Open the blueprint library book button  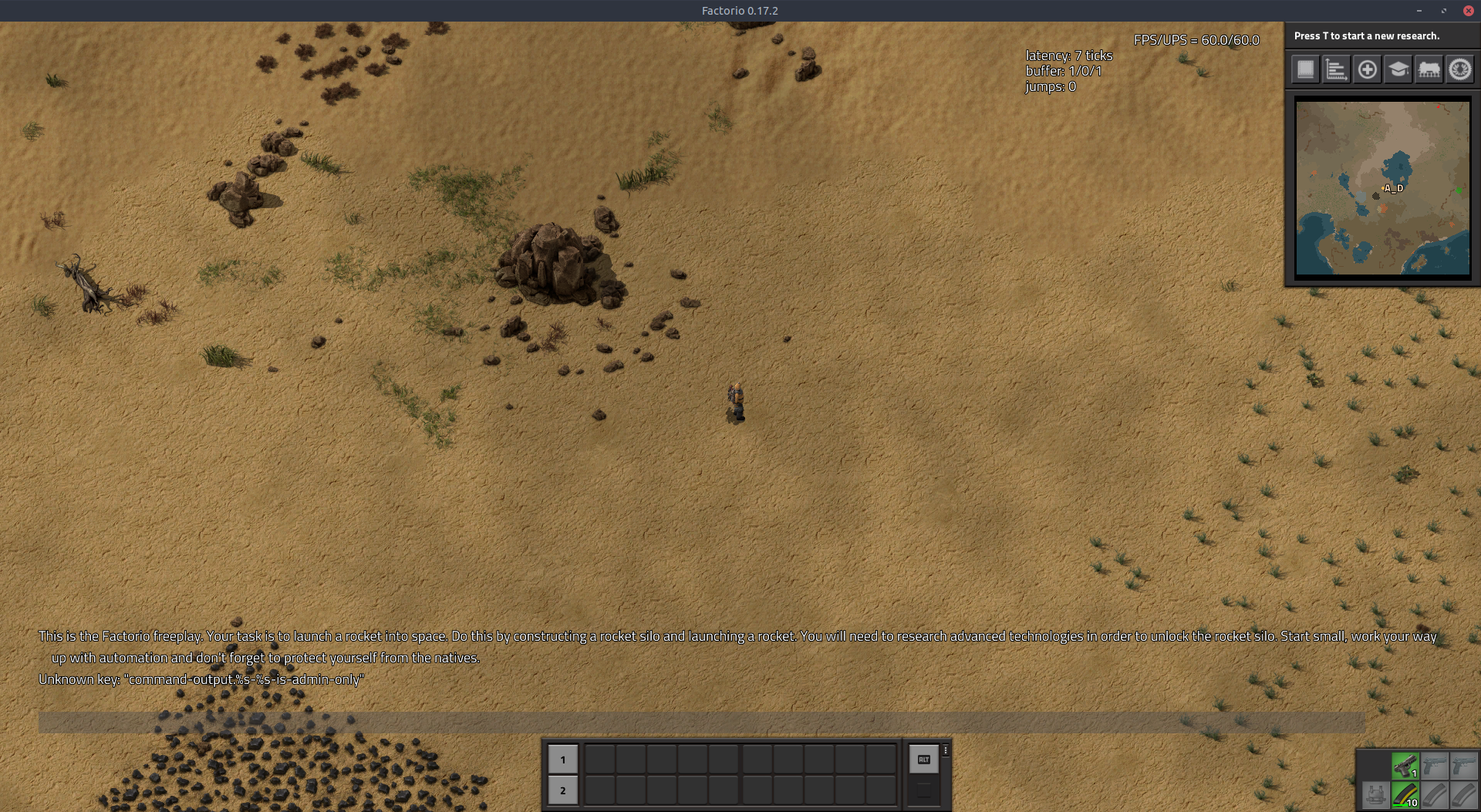tap(1305, 69)
